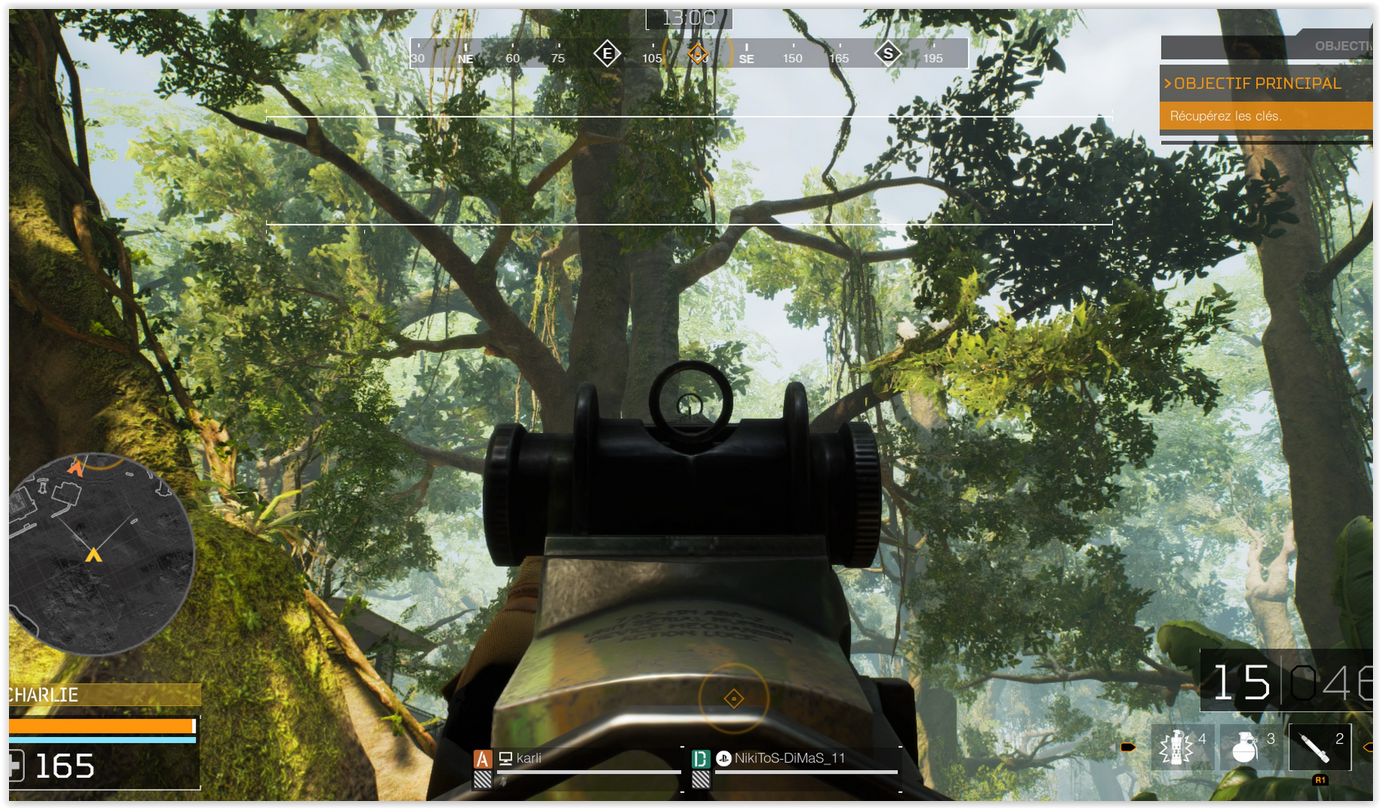
Task: Select squadmate NikiToS-DiMaS_11's entry
Action: [x=796, y=758]
